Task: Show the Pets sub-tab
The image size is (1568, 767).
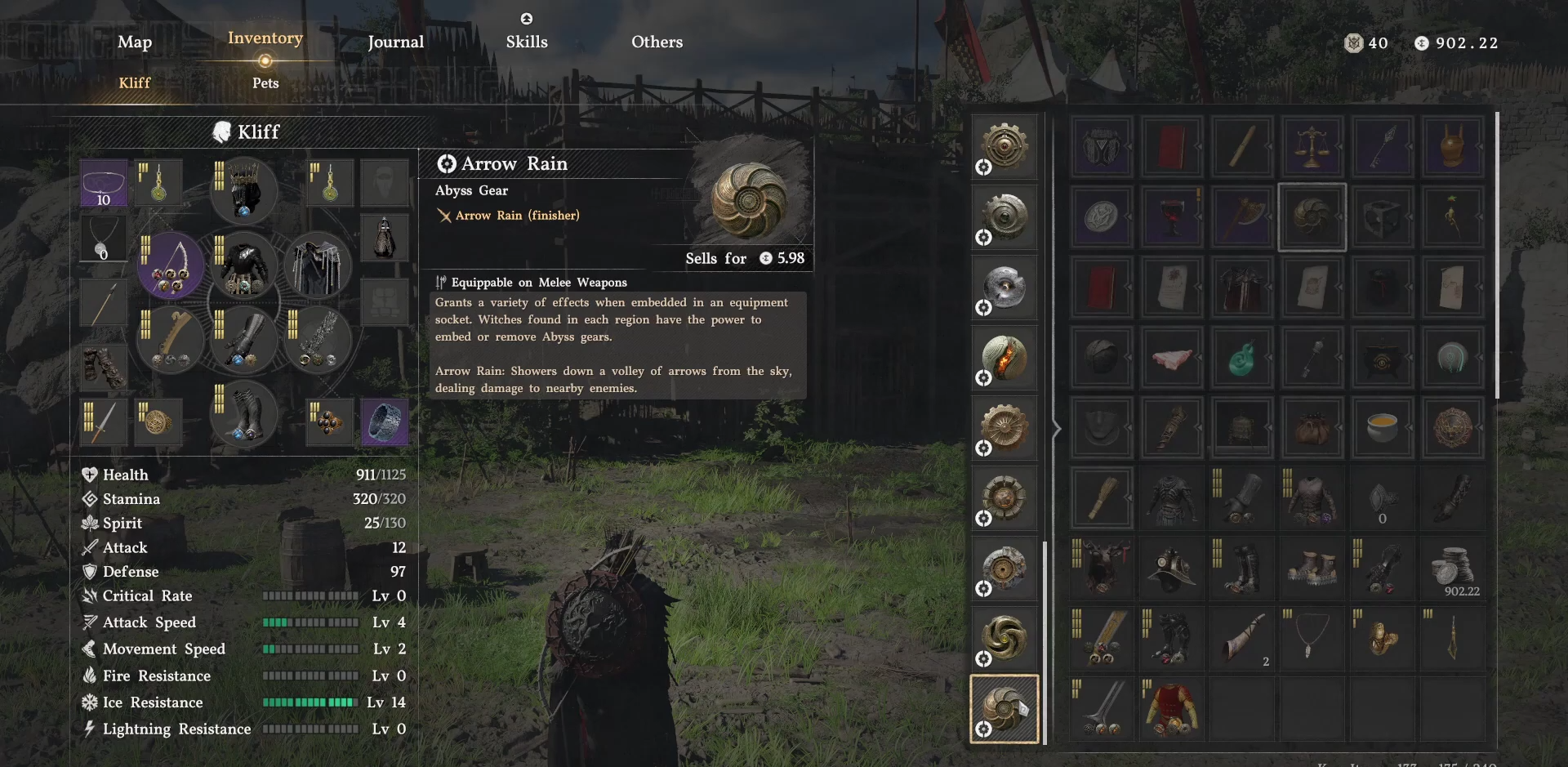Action: [x=265, y=83]
